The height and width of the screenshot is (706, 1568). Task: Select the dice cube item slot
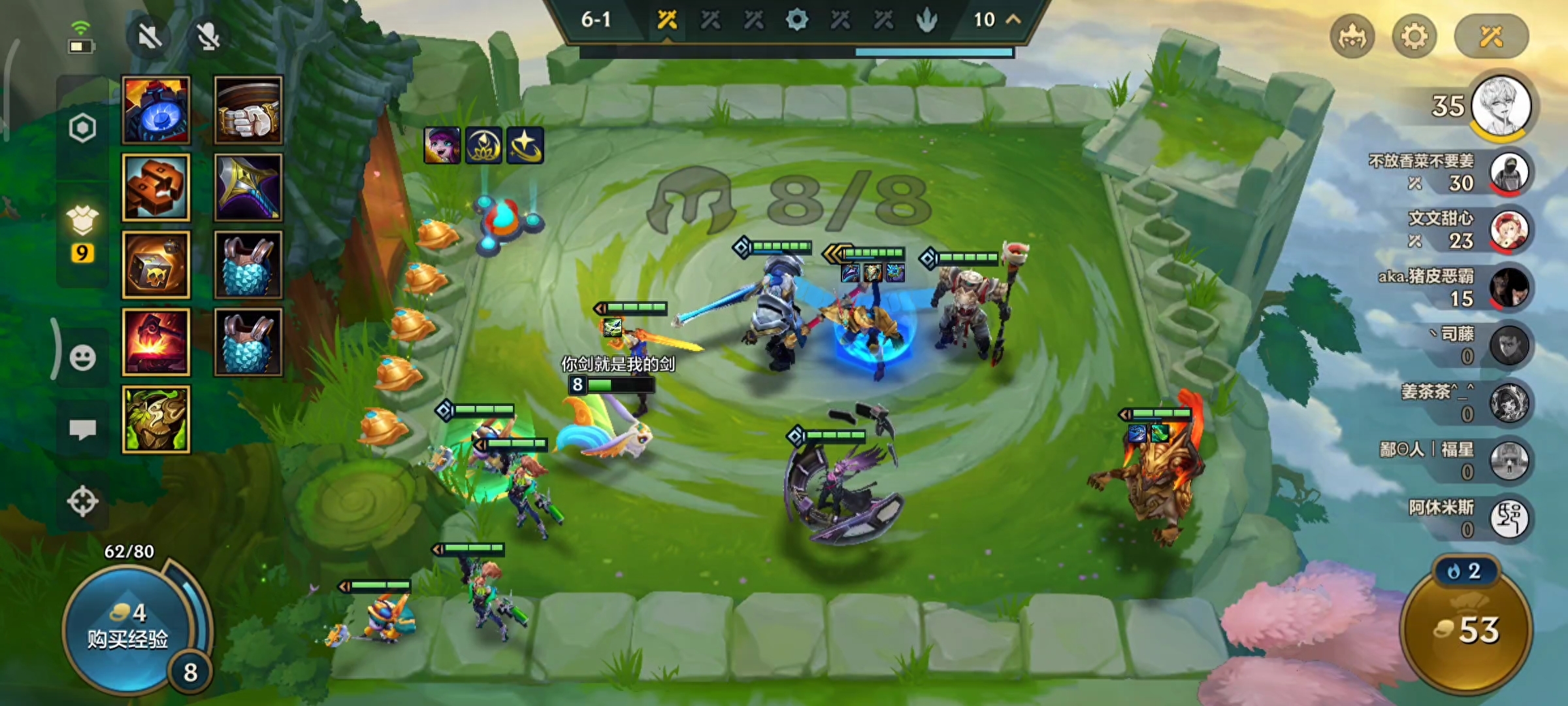[156, 265]
